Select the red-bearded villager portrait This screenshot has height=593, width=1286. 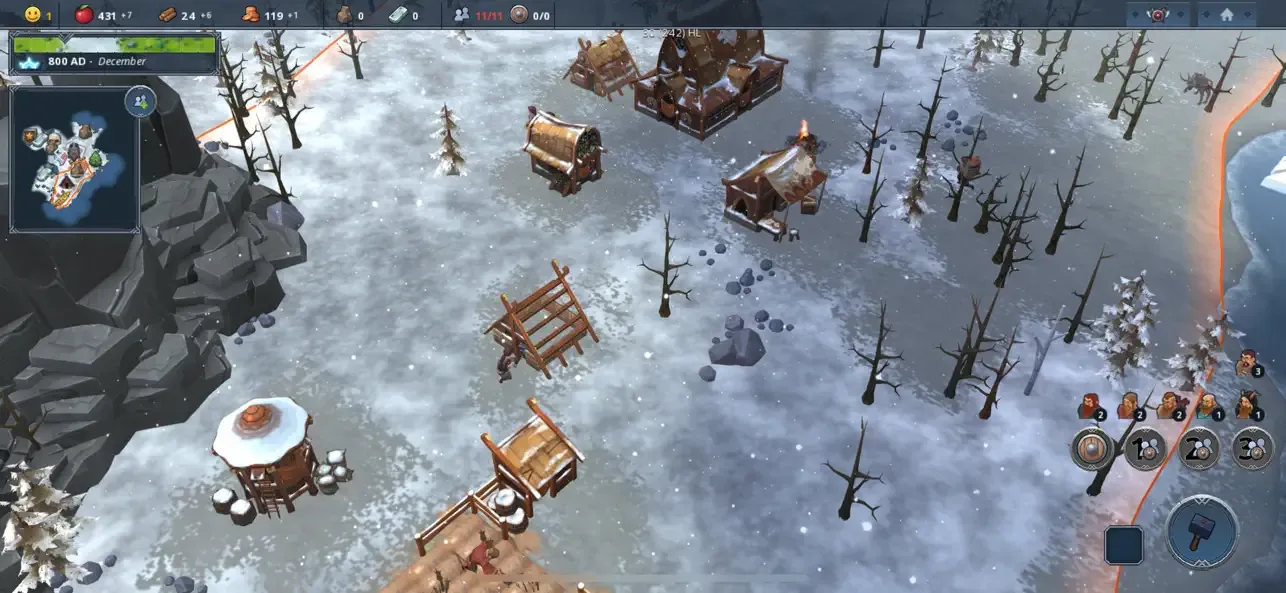point(1089,406)
